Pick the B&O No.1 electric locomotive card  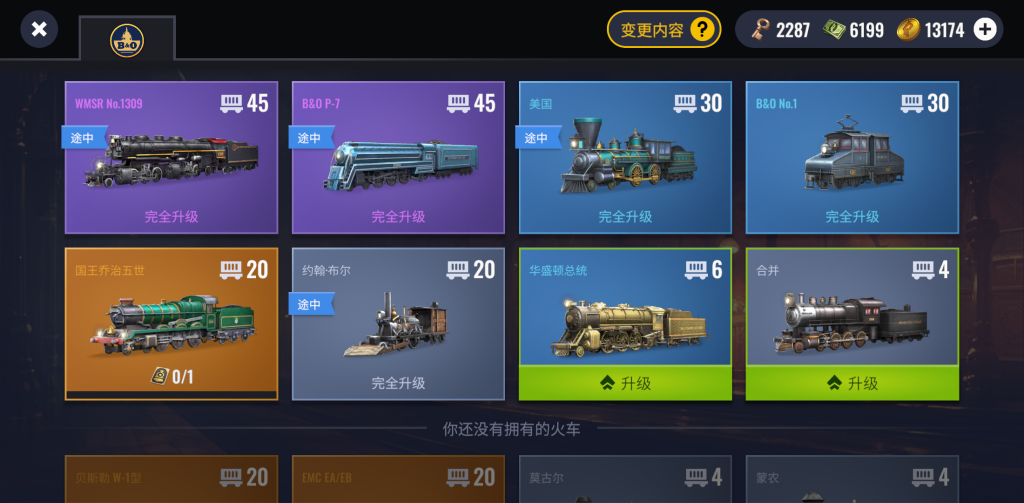pyautogui.click(x=852, y=157)
